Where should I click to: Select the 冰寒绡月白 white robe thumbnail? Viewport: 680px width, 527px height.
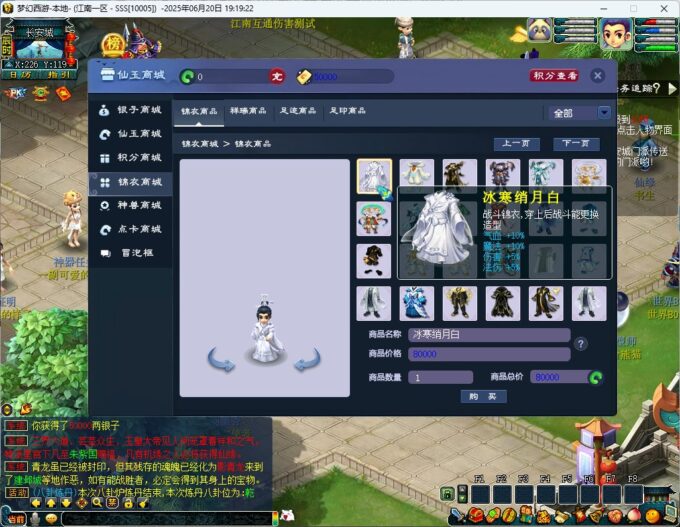click(374, 176)
